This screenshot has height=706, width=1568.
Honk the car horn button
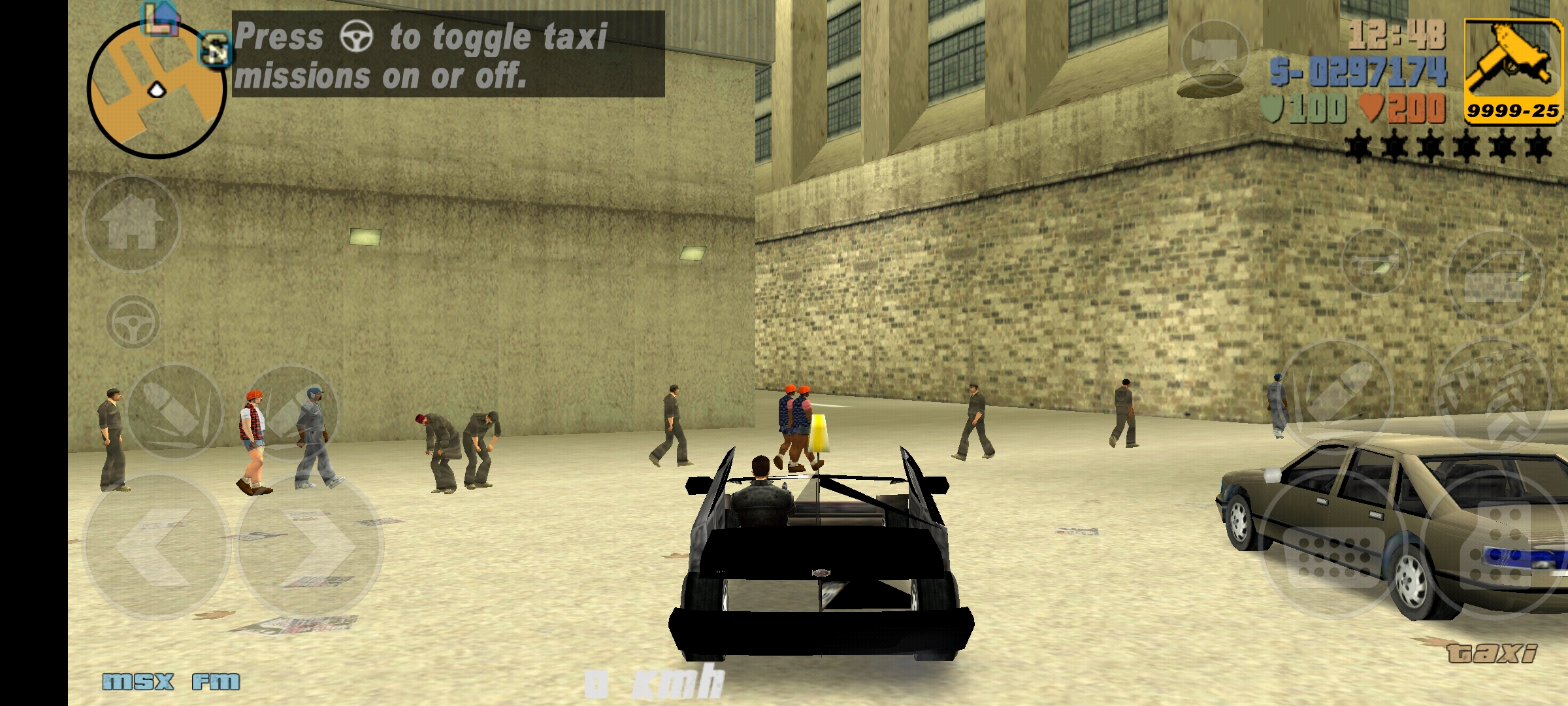(1373, 261)
